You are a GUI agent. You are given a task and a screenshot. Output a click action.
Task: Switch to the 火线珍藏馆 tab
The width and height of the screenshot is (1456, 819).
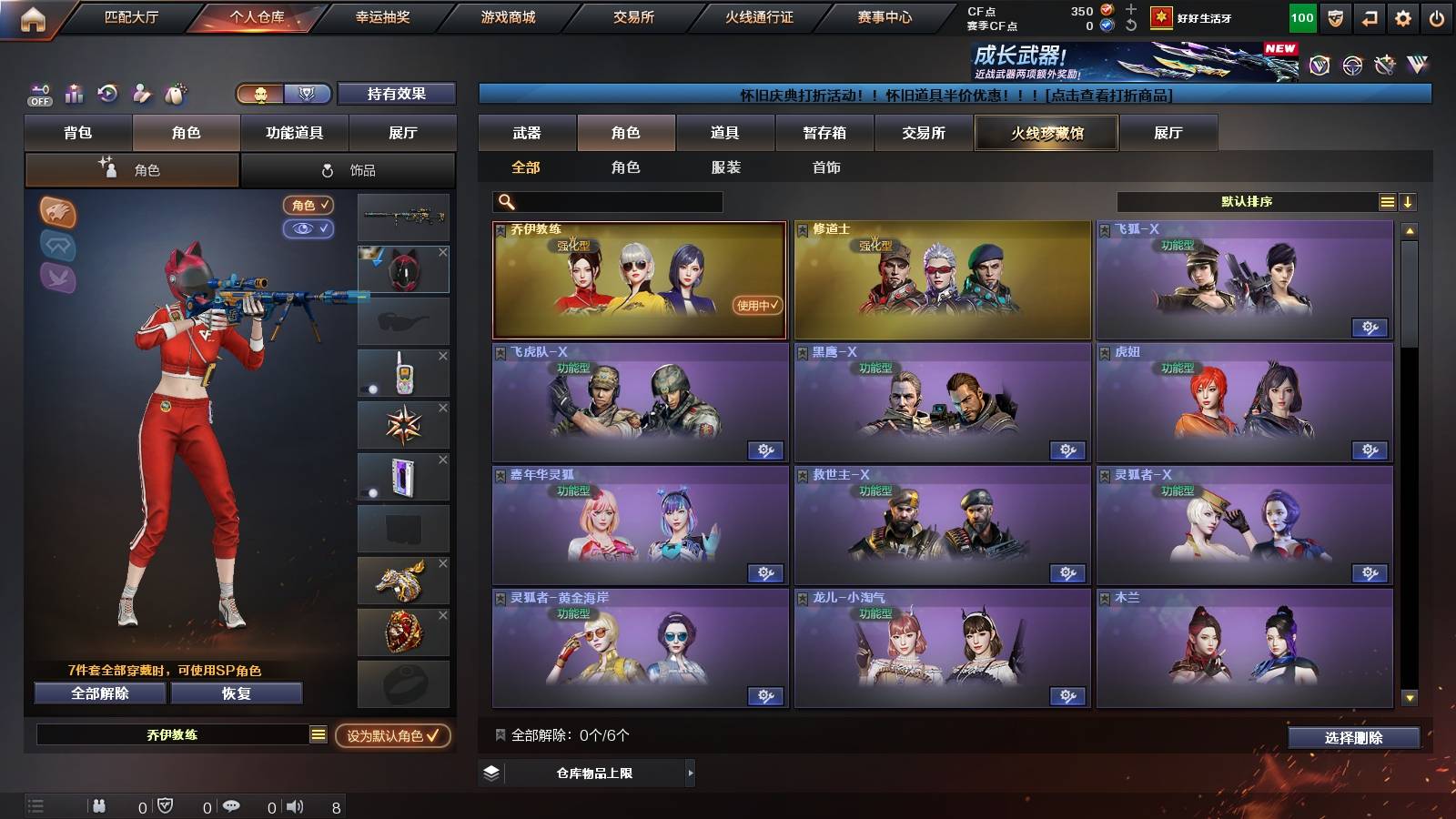[1046, 133]
